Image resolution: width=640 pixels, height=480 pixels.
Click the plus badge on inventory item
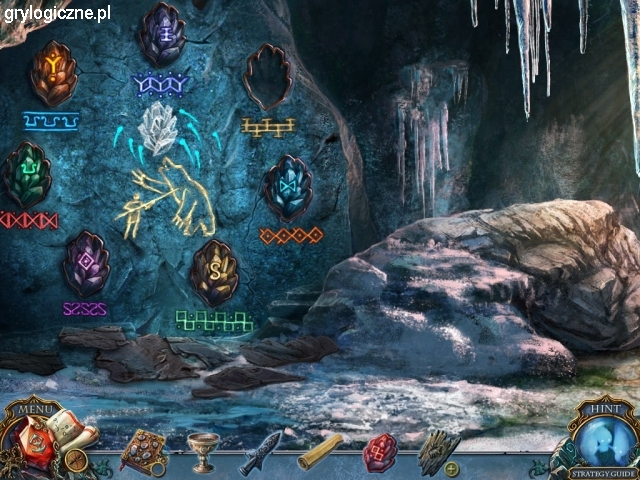(x=452, y=468)
